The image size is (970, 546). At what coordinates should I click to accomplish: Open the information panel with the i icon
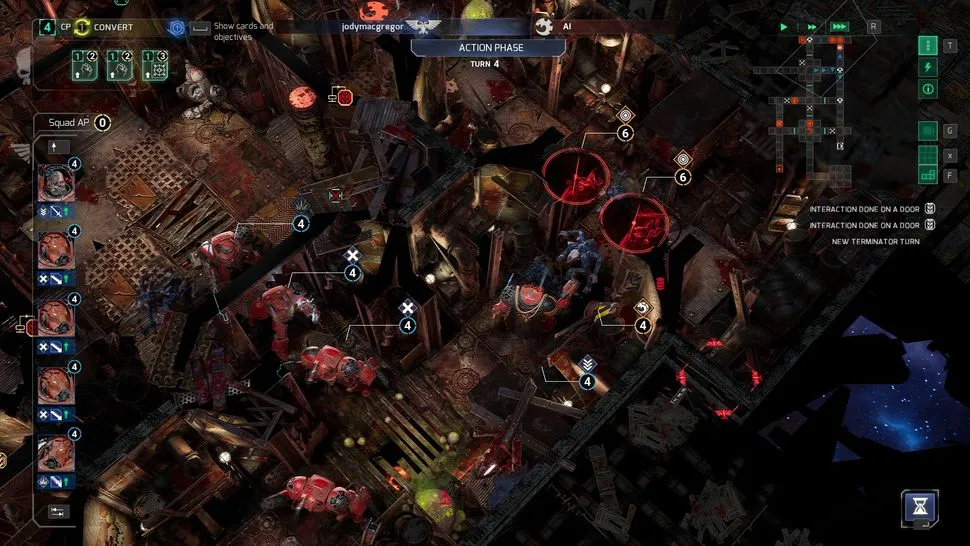tap(928, 89)
